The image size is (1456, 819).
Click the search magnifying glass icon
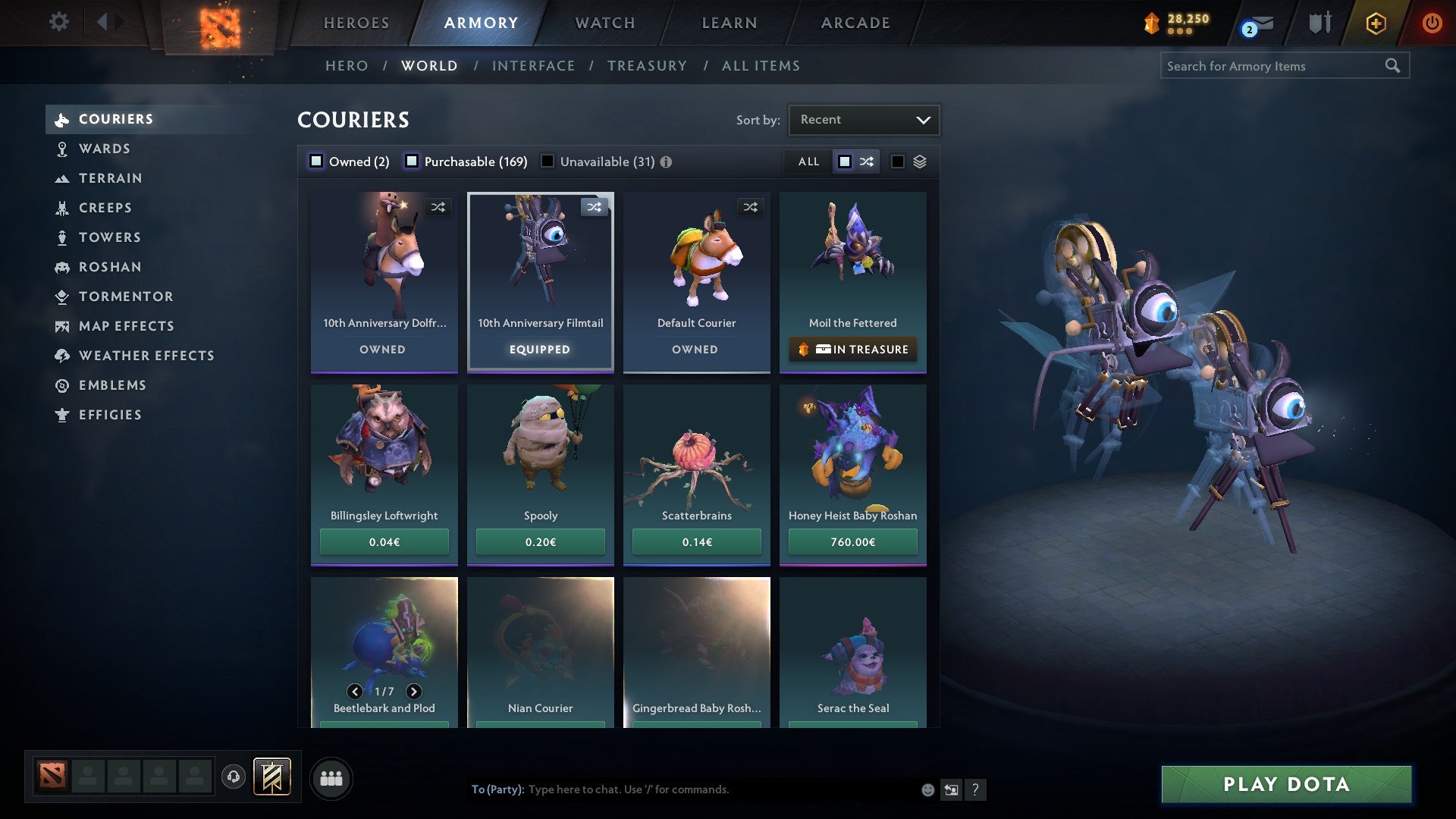point(1394,66)
